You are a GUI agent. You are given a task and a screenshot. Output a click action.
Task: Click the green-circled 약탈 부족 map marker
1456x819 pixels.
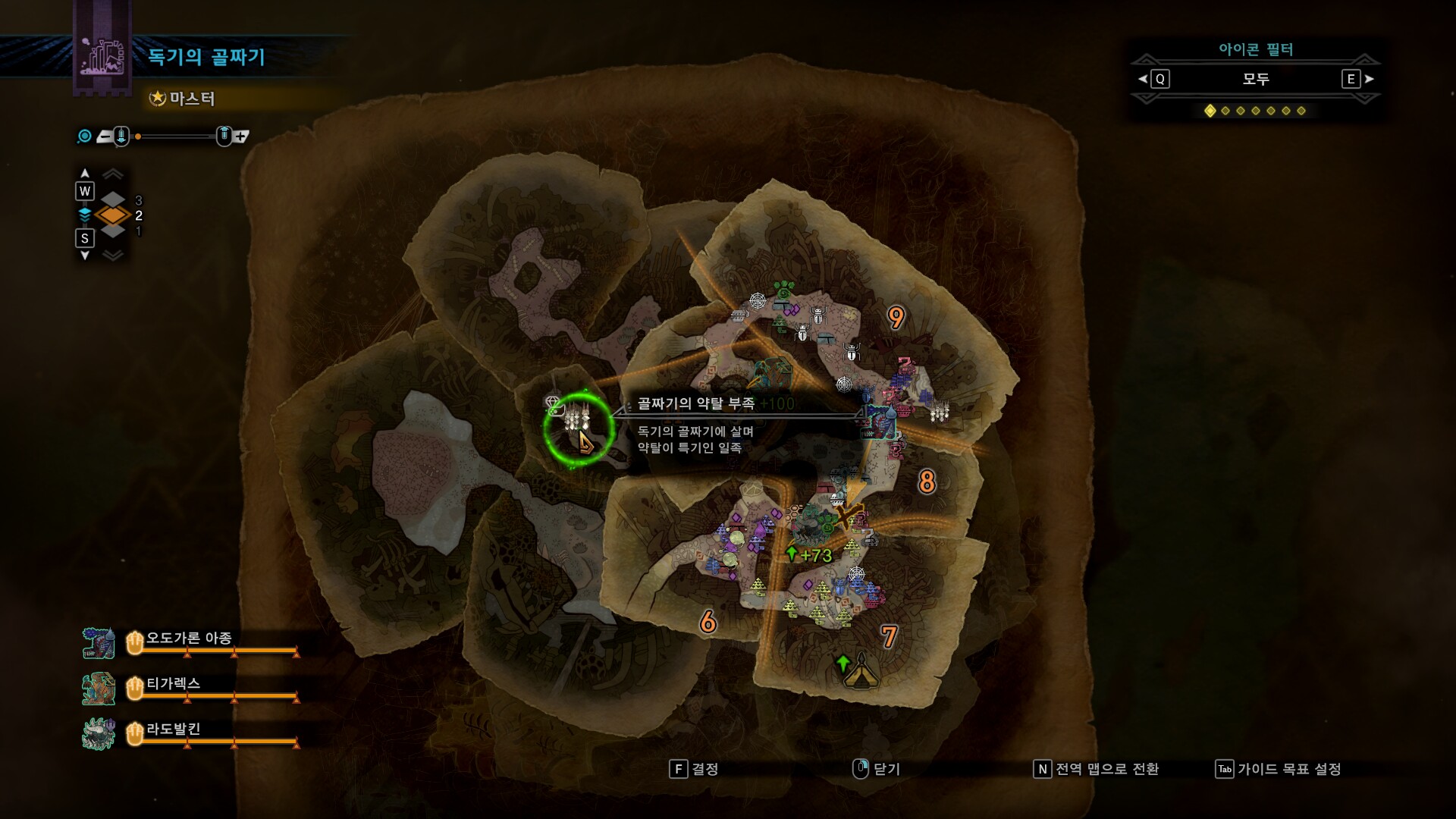578,428
